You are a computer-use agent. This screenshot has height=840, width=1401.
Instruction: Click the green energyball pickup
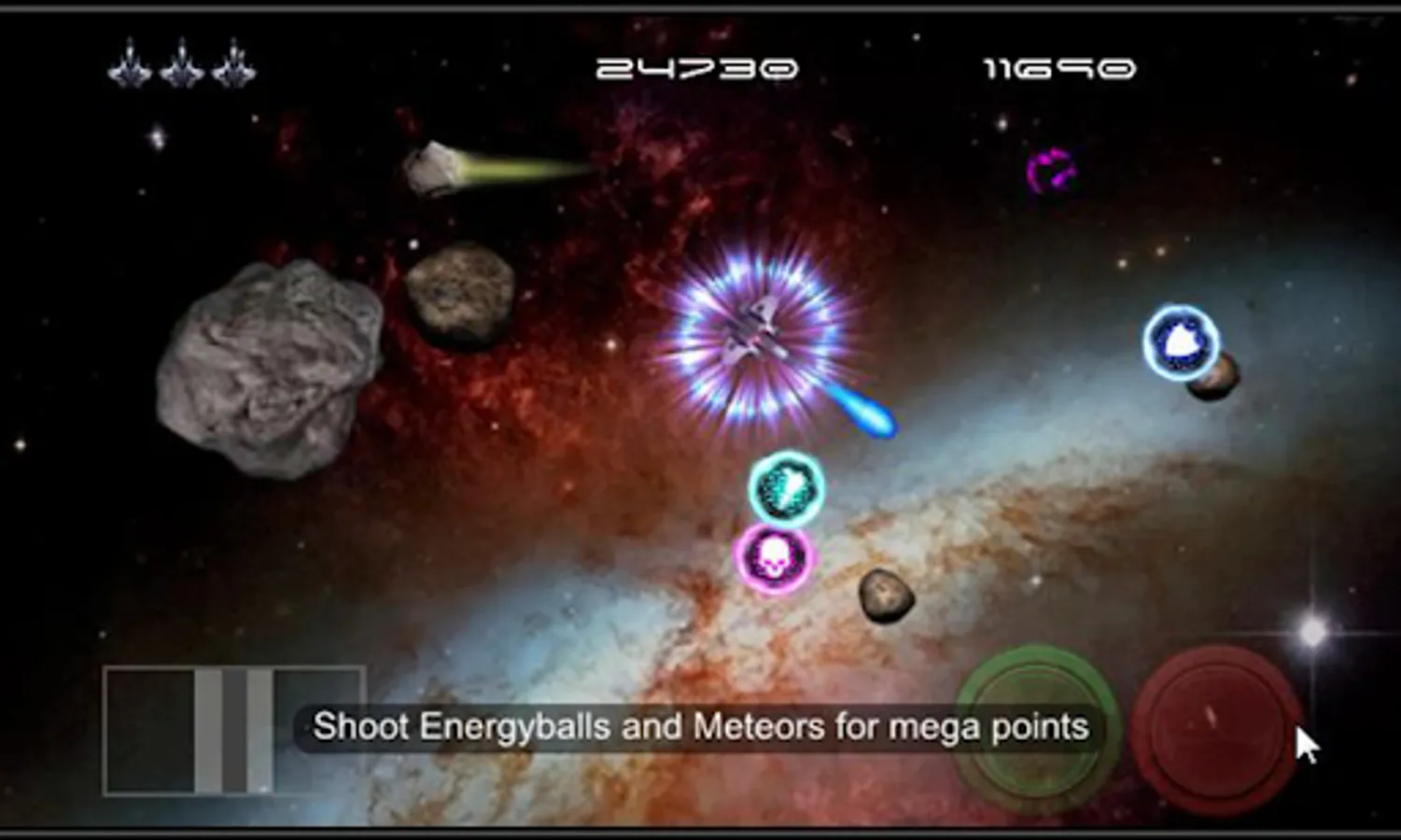[787, 485]
